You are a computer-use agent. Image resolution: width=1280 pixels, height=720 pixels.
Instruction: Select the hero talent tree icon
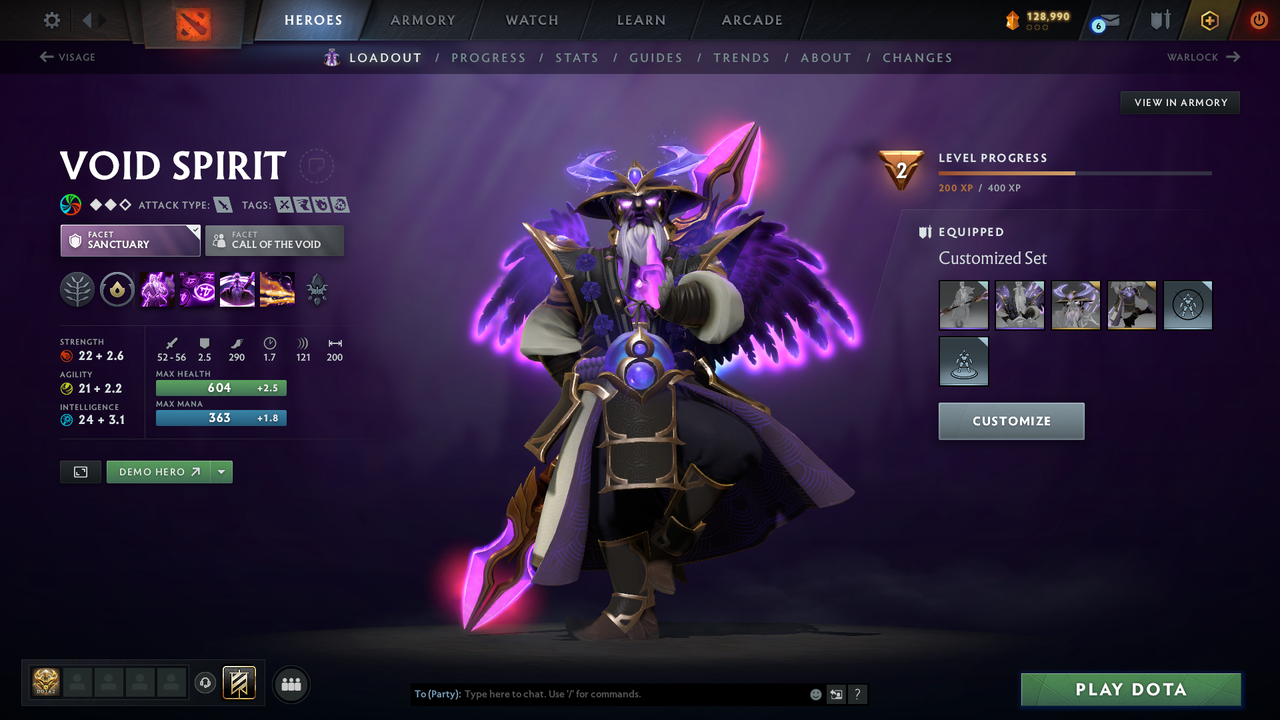click(x=77, y=290)
